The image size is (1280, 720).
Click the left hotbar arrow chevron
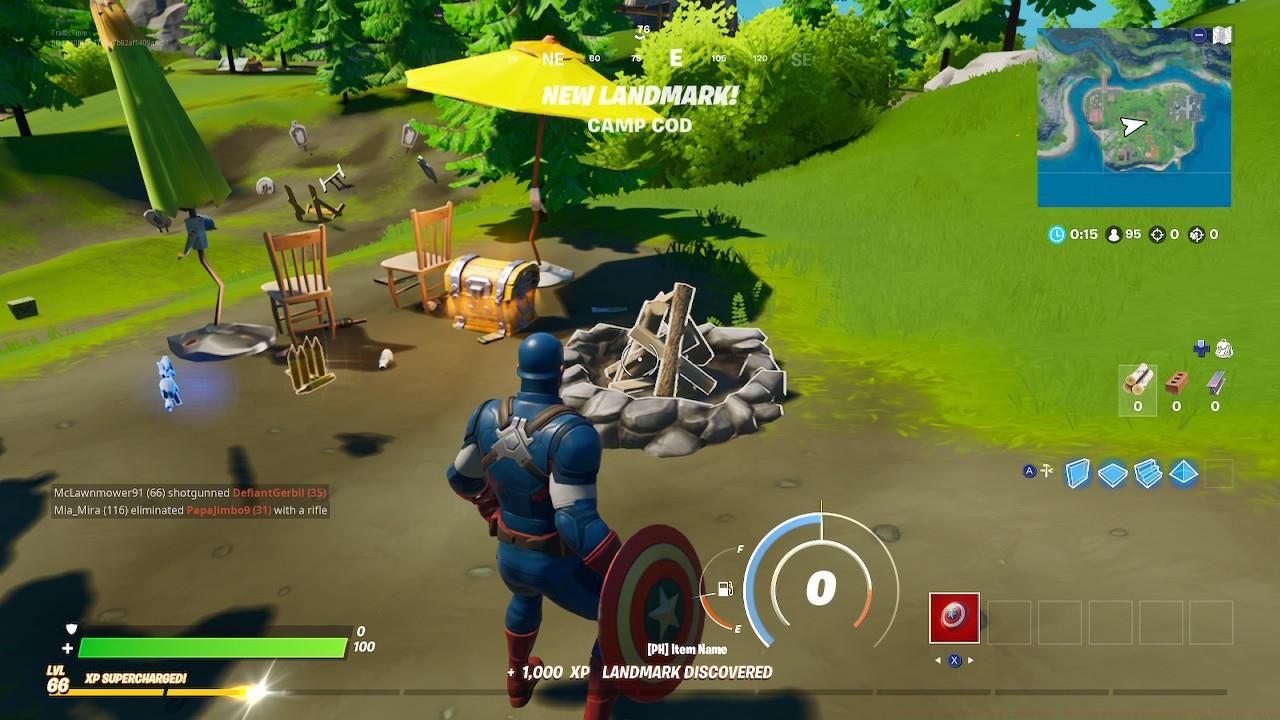tap(938, 660)
